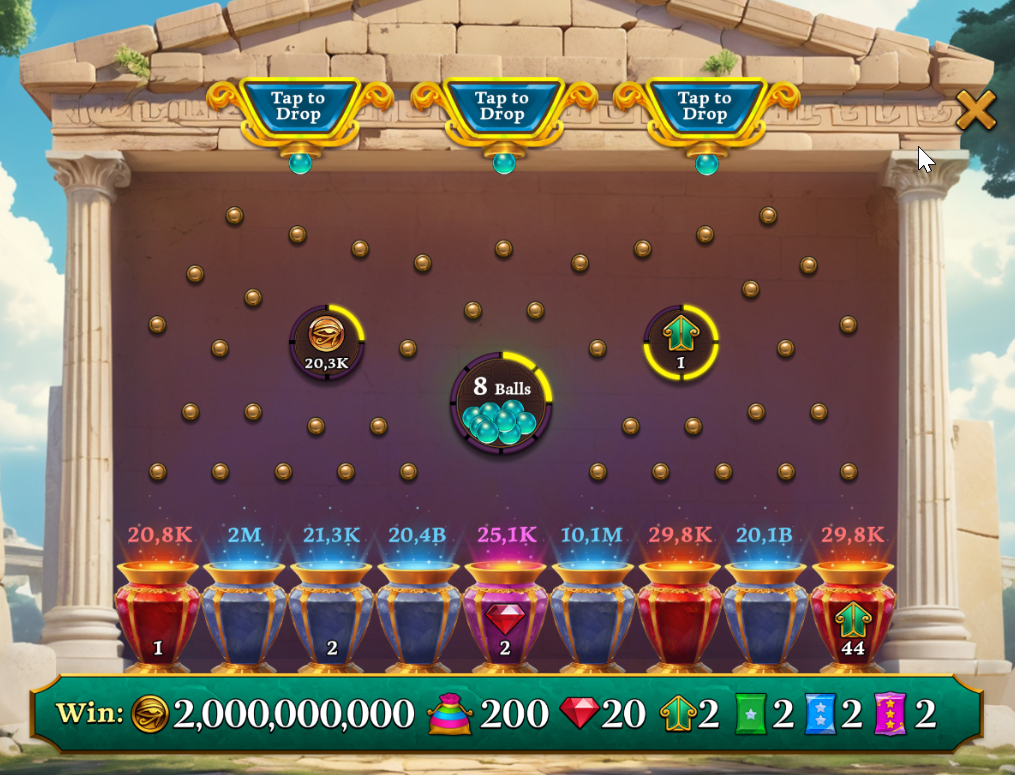The image size is (1015, 775).
Task: Tap to Drop above the 8 Balls counter
Action: click(x=502, y=107)
